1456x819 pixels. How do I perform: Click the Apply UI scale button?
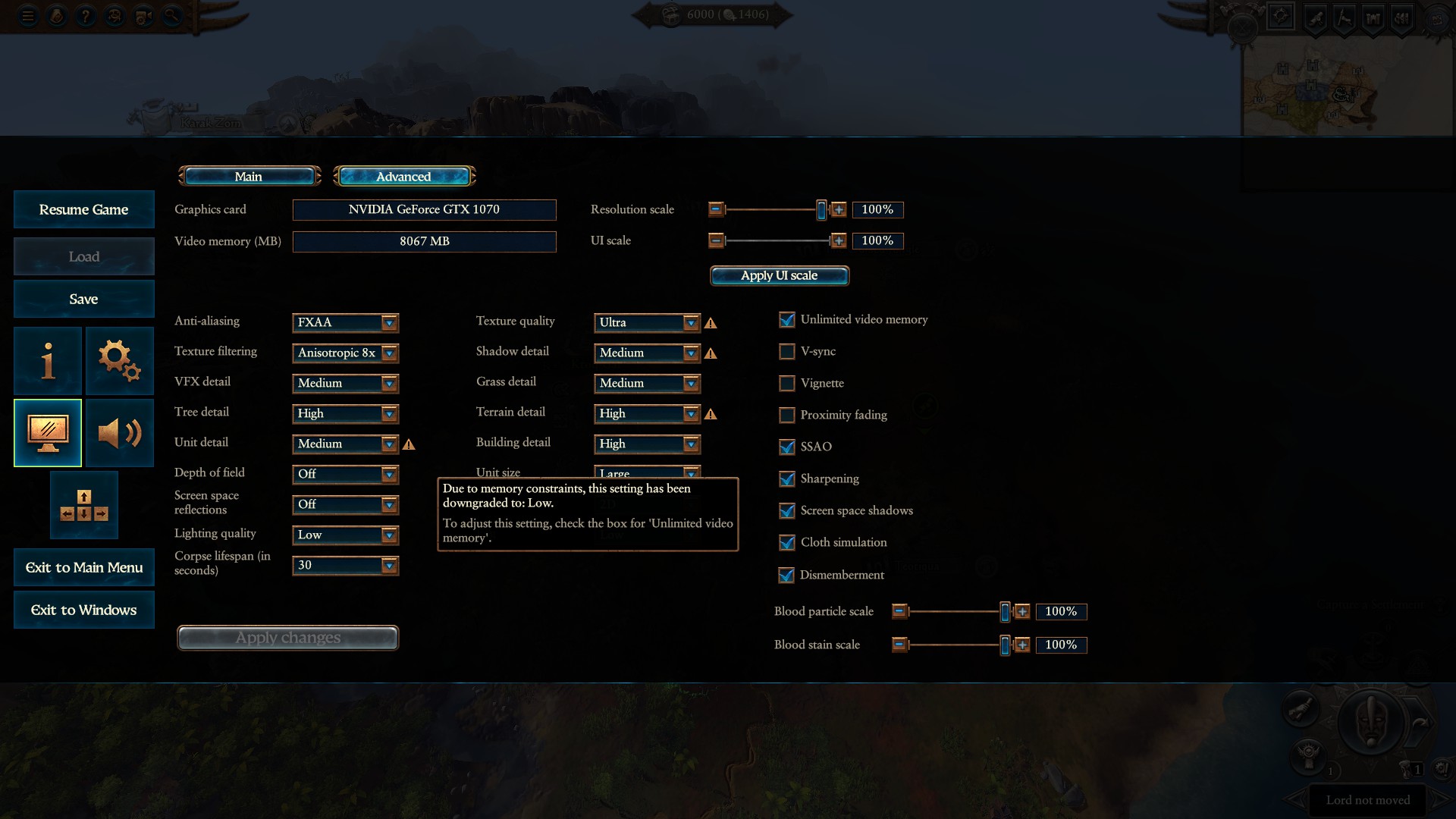pos(779,275)
